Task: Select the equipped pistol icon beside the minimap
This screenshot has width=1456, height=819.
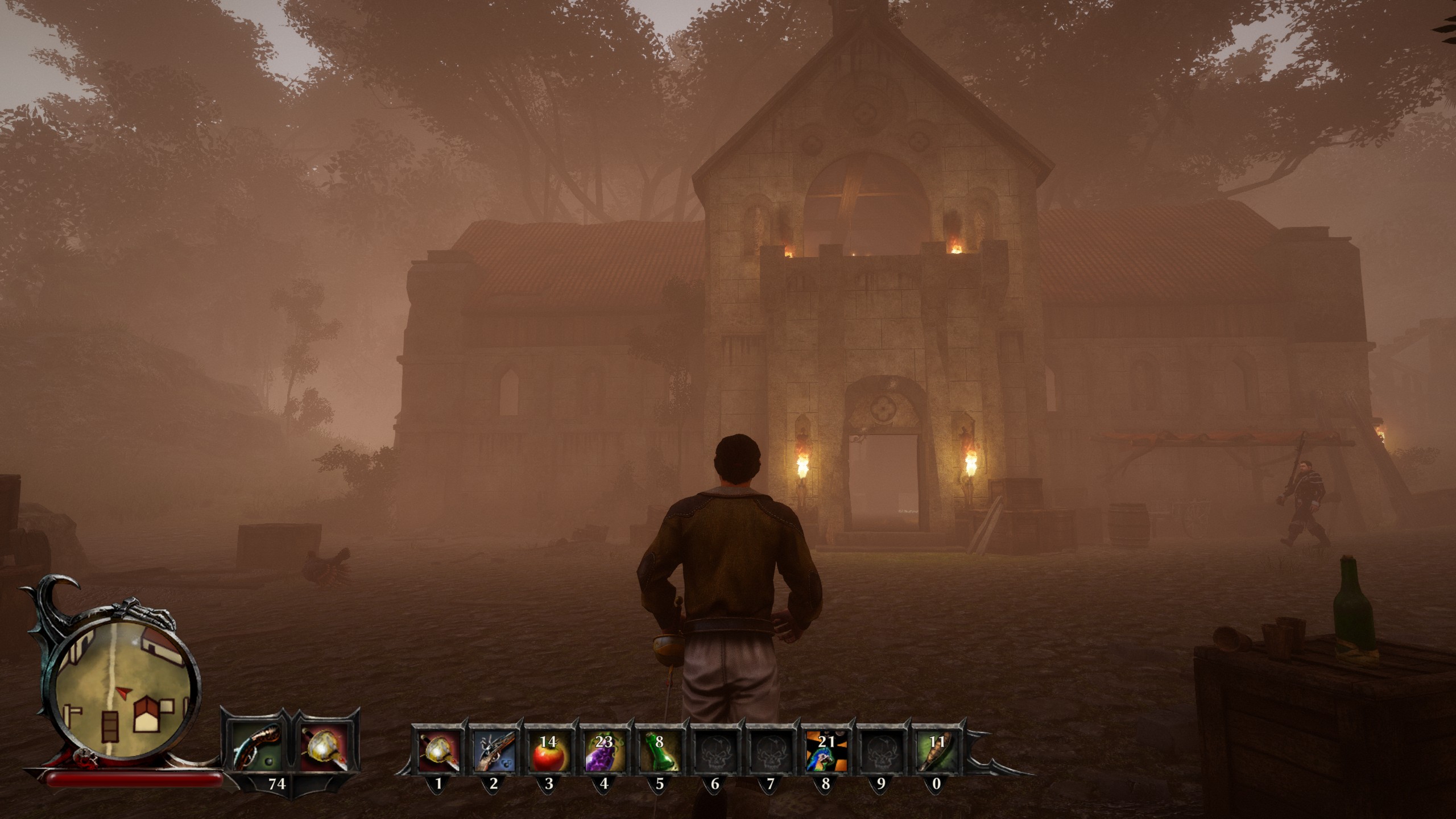Action: (257, 747)
